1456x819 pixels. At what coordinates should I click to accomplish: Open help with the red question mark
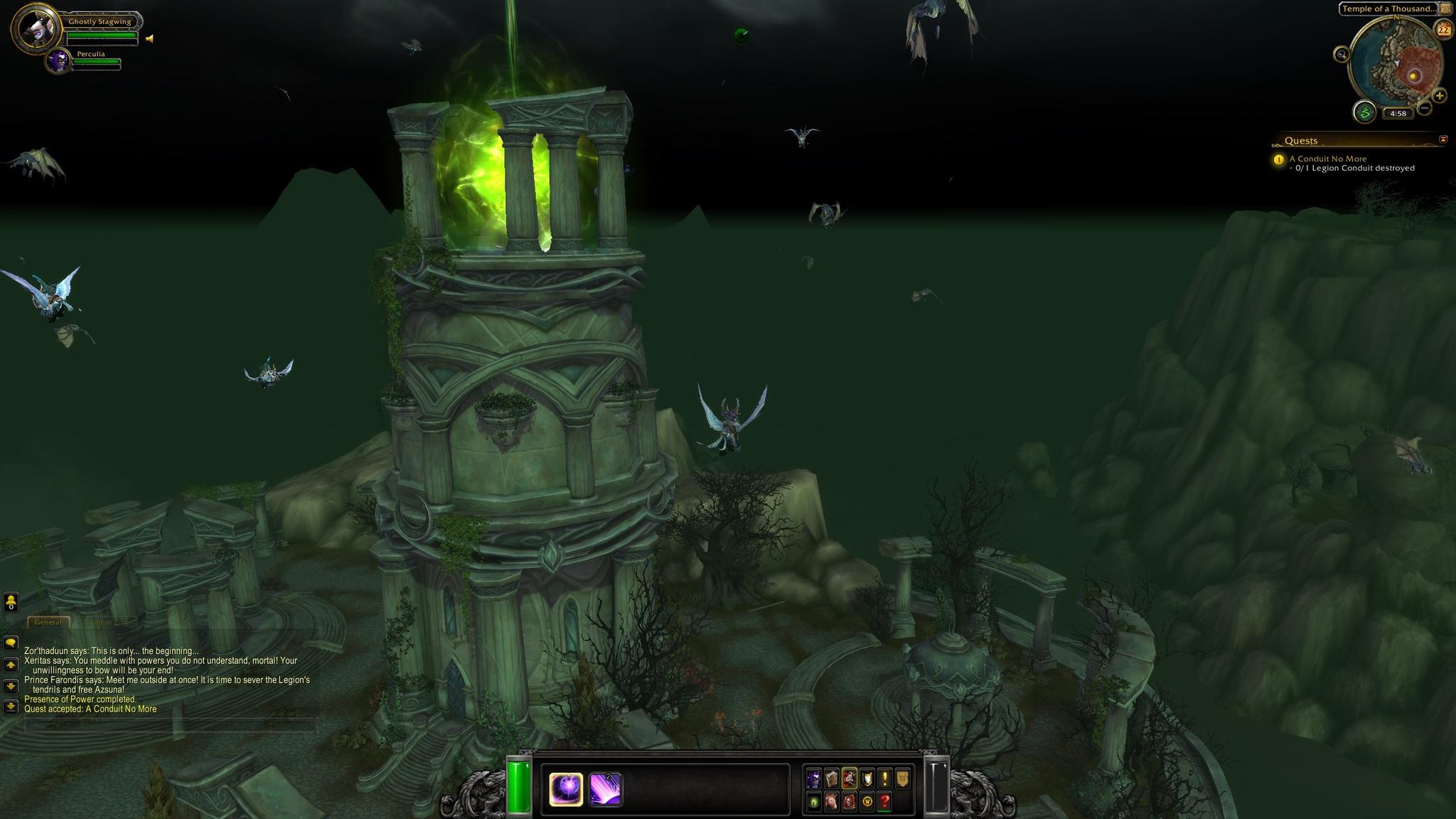[884, 802]
